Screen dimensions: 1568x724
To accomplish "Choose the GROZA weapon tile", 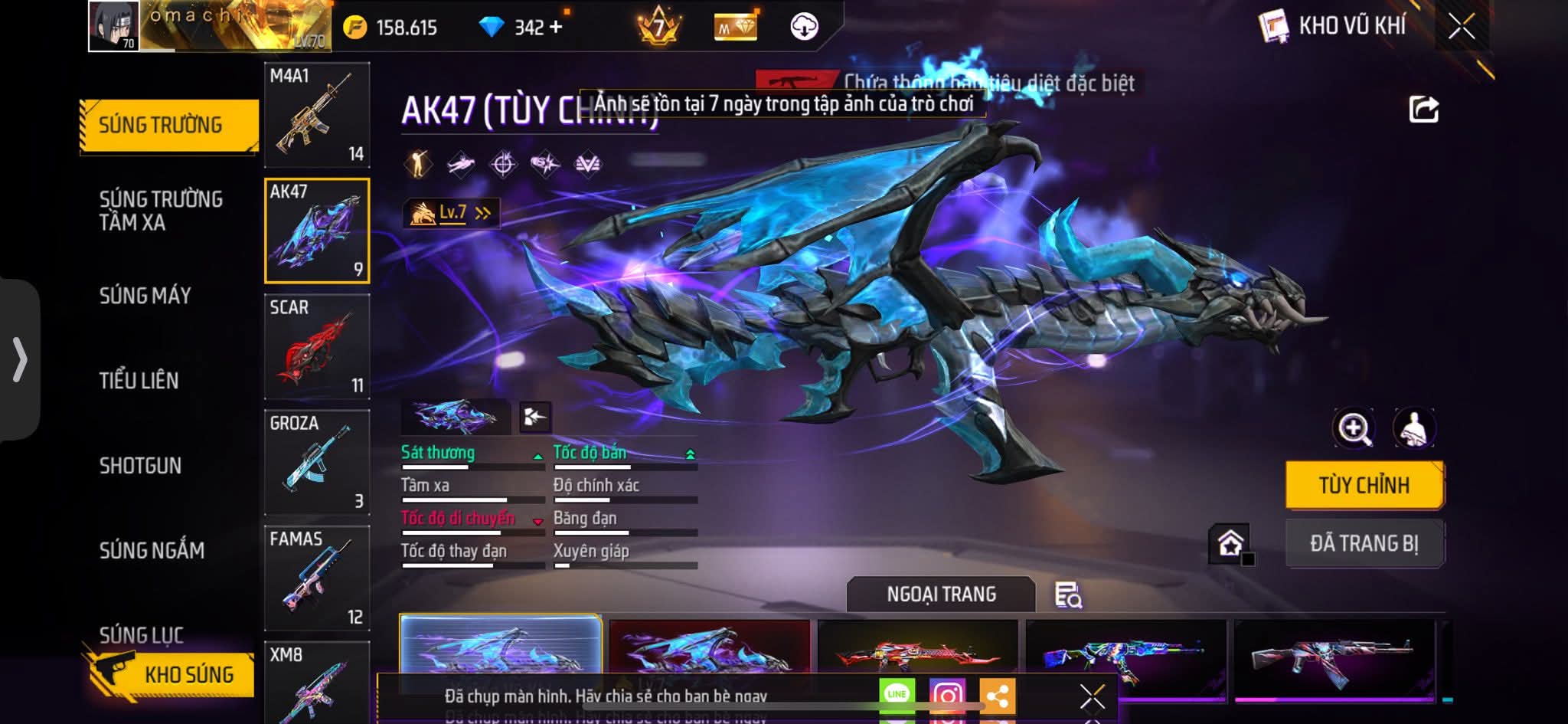I will click(317, 463).
